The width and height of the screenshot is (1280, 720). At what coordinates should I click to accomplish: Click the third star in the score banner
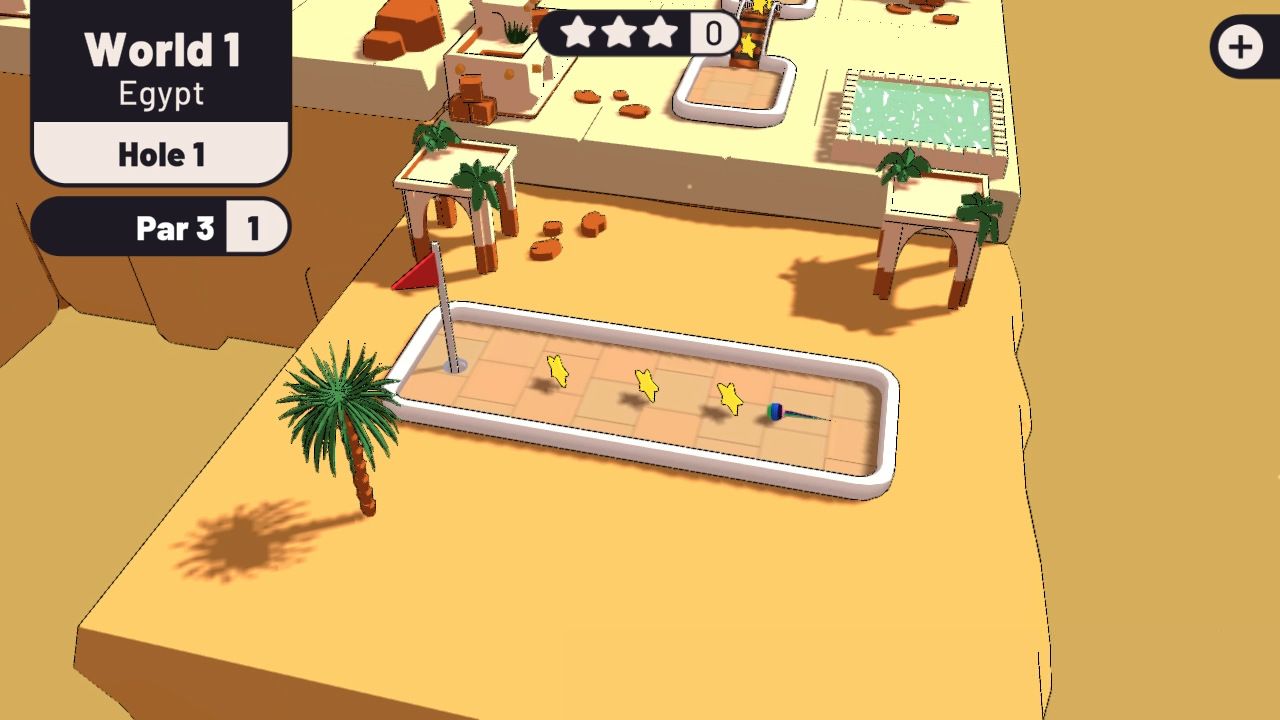[660, 32]
